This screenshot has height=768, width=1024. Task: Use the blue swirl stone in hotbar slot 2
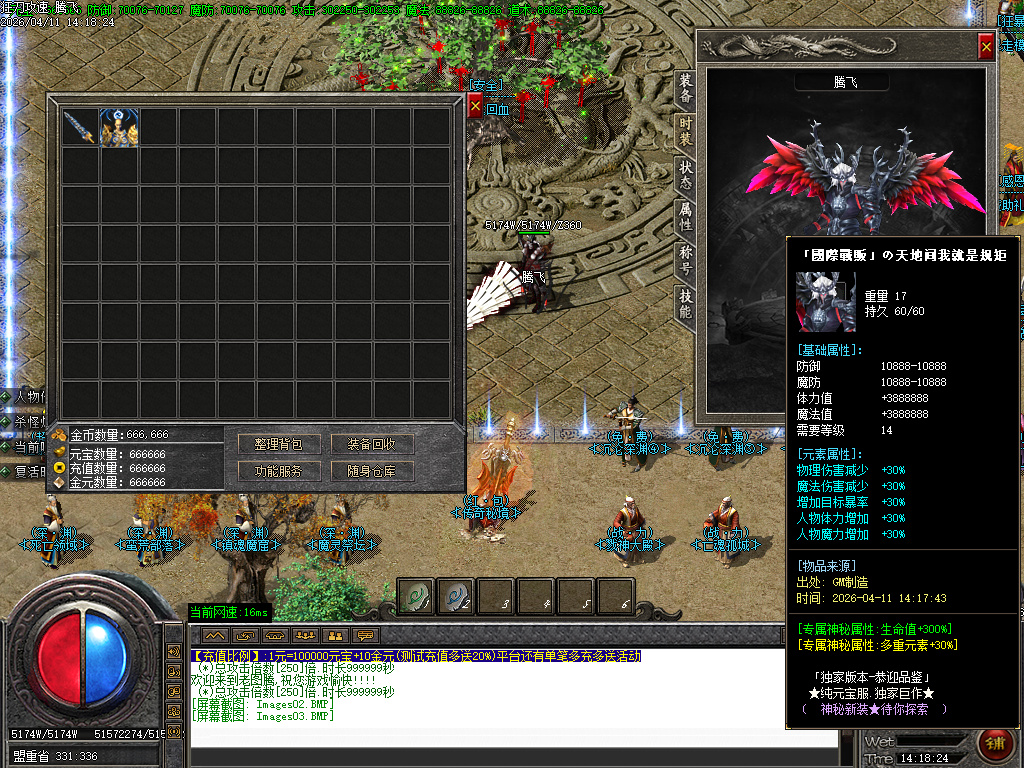click(456, 596)
